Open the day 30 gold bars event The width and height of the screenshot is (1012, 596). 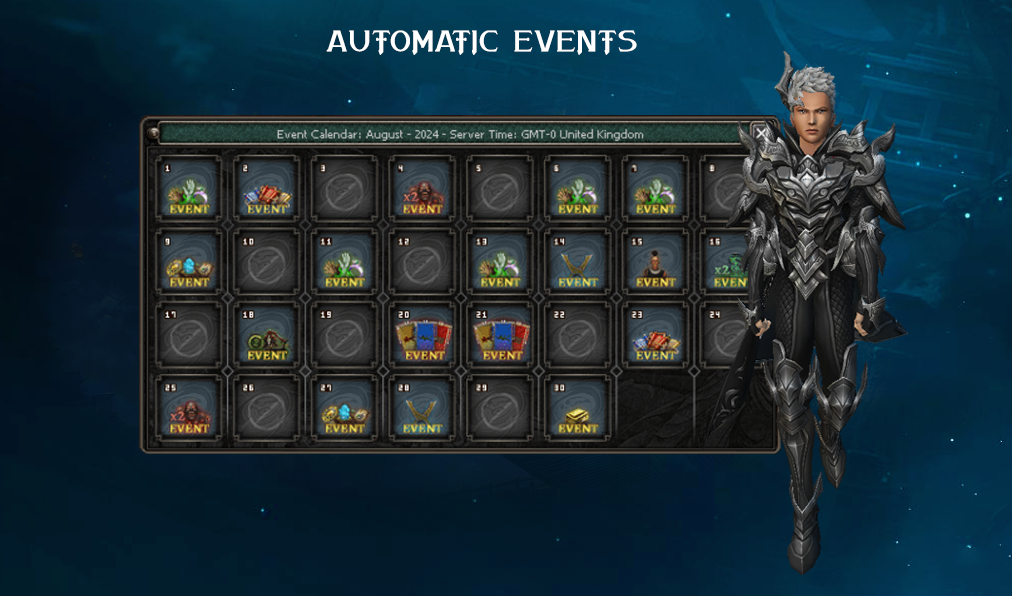pyautogui.click(x=578, y=409)
